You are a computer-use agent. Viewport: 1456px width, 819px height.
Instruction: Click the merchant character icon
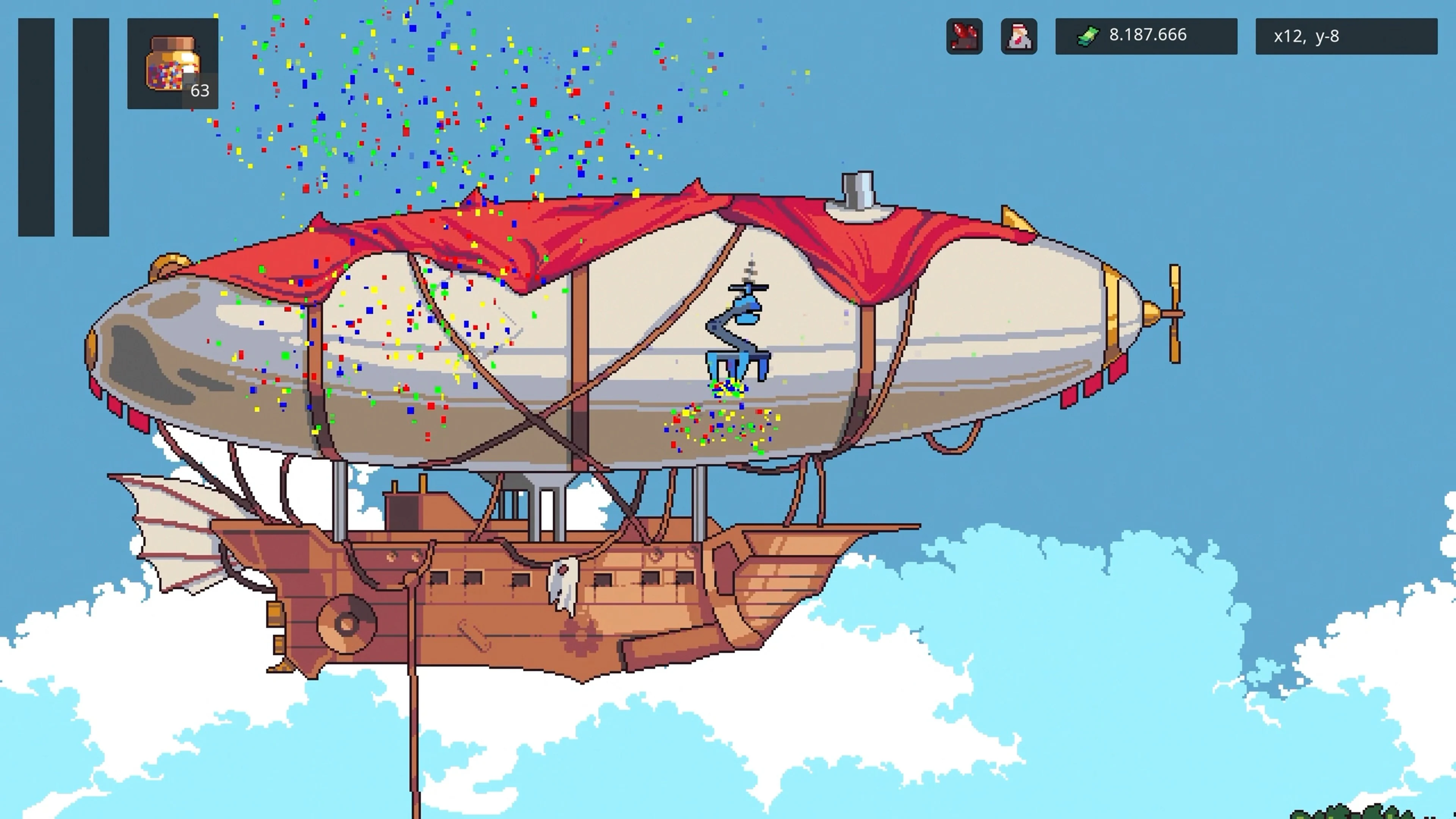1020,36
